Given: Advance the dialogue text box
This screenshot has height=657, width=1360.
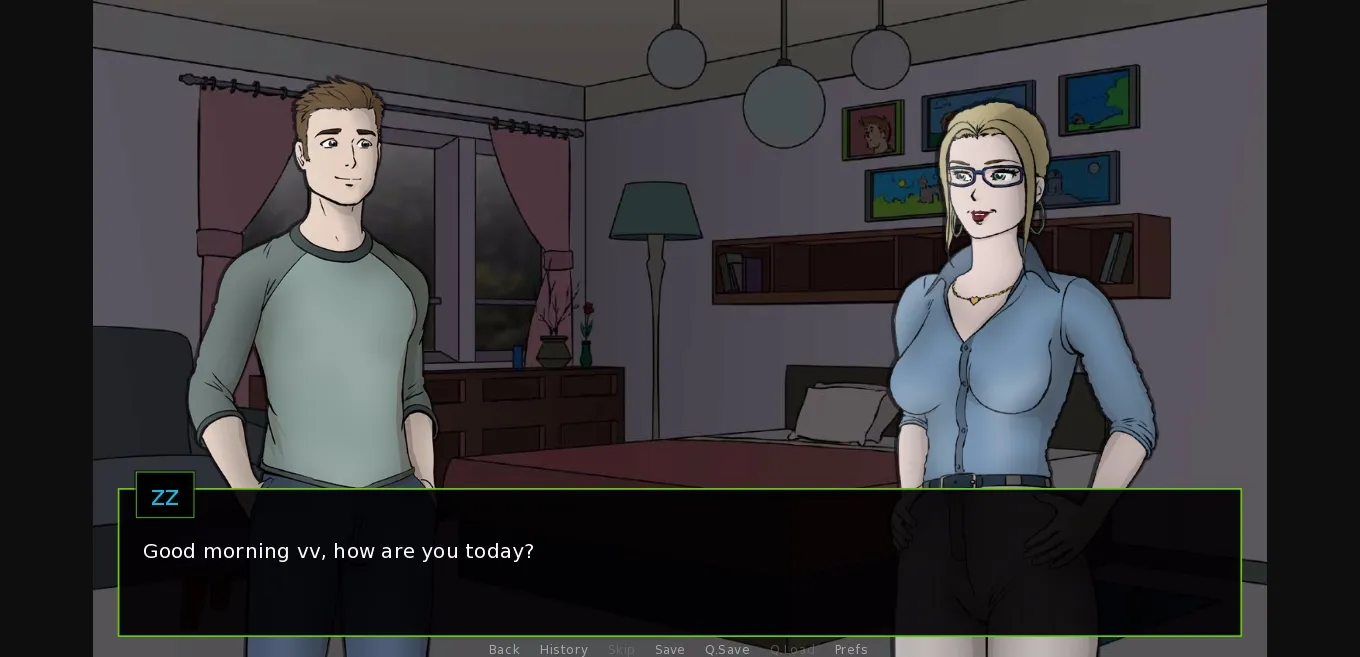Looking at the screenshot, I should [x=680, y=580].
